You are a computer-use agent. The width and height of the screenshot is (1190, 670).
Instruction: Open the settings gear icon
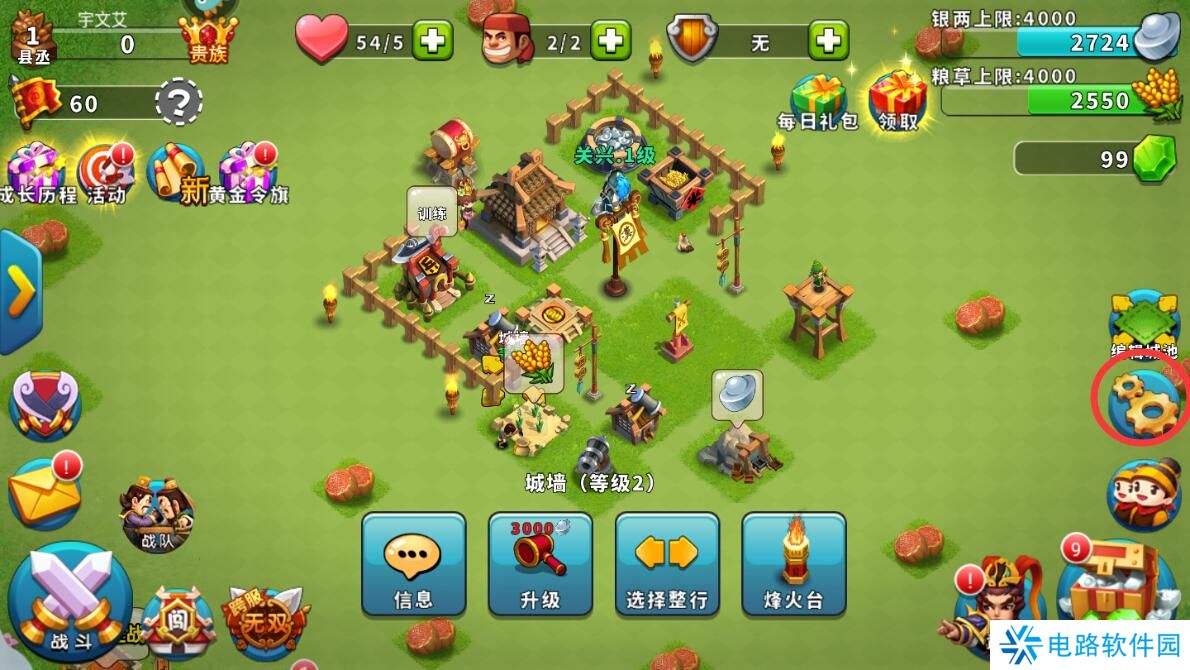[1144, 400]
